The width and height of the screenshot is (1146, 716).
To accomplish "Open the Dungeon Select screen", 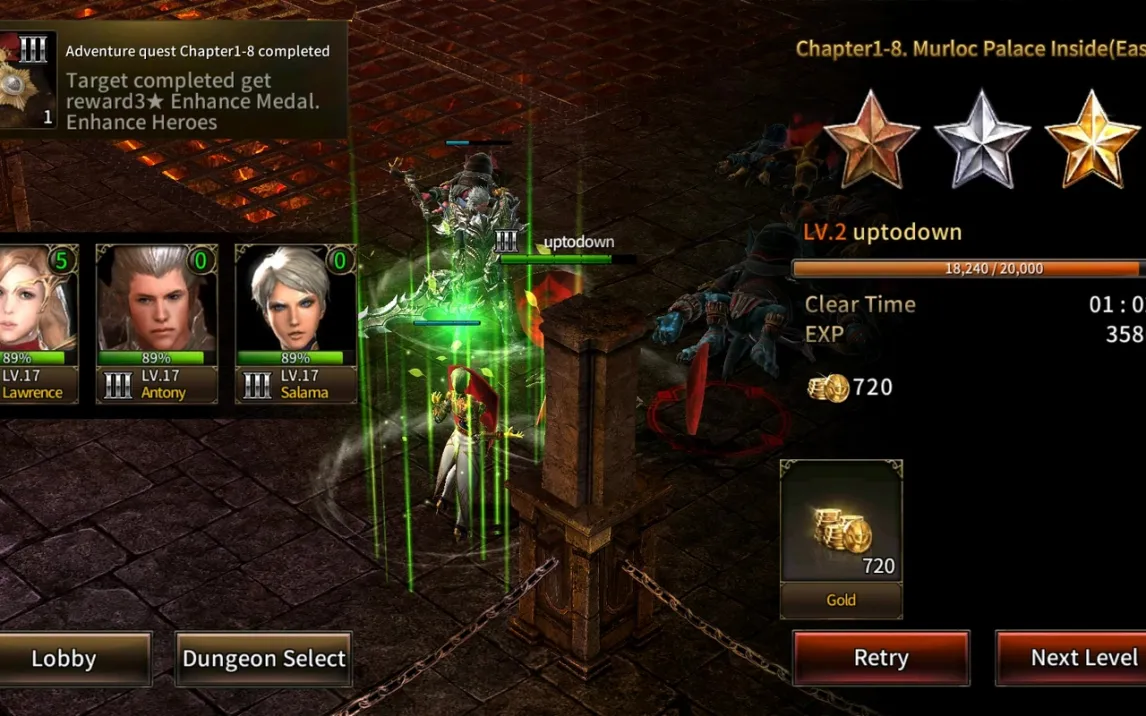I will (x=264, y=659).
